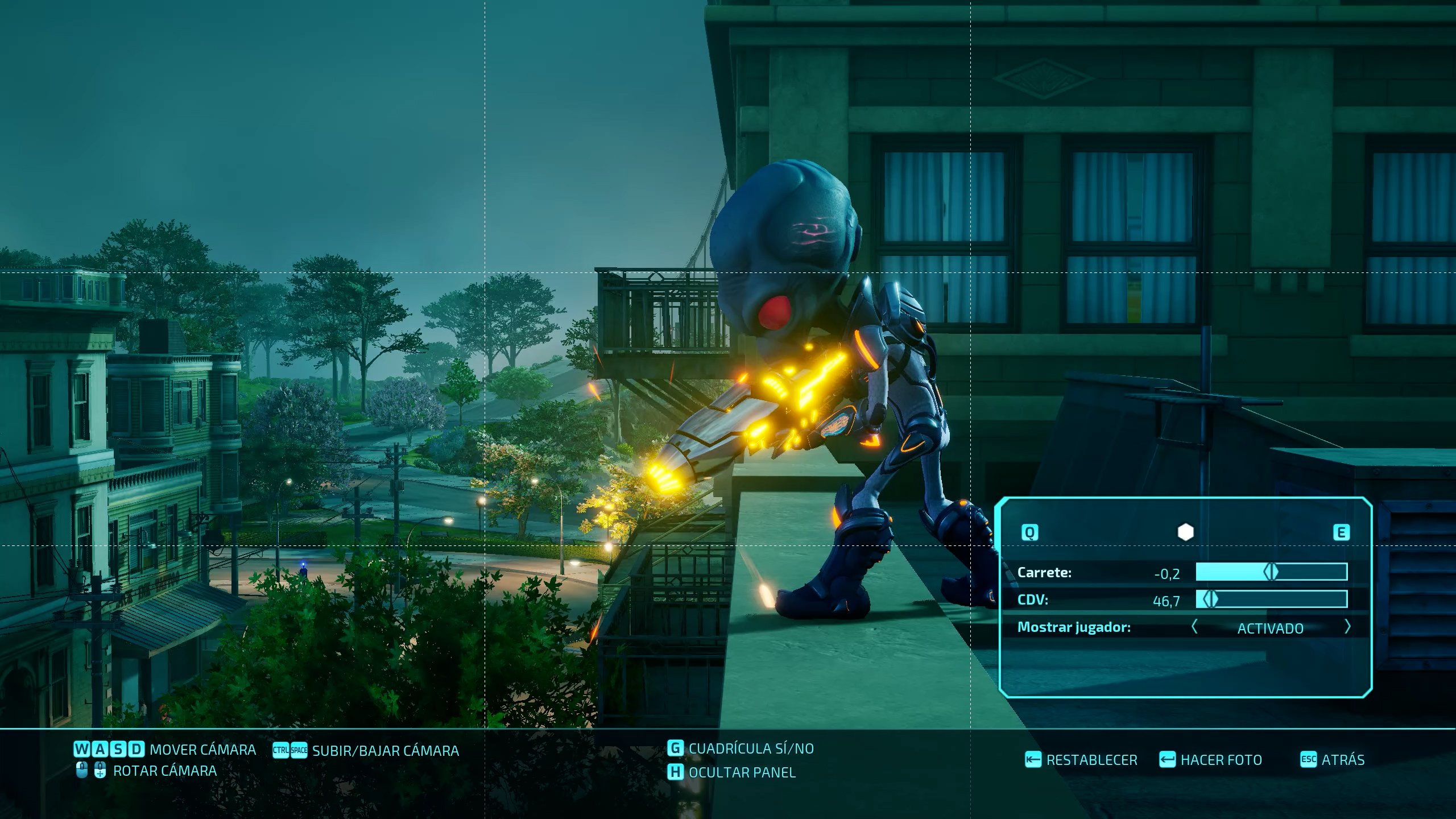1456x819 pixels.
Task: Hide the panel with Ocultar Panel
Action: (732, 772)
